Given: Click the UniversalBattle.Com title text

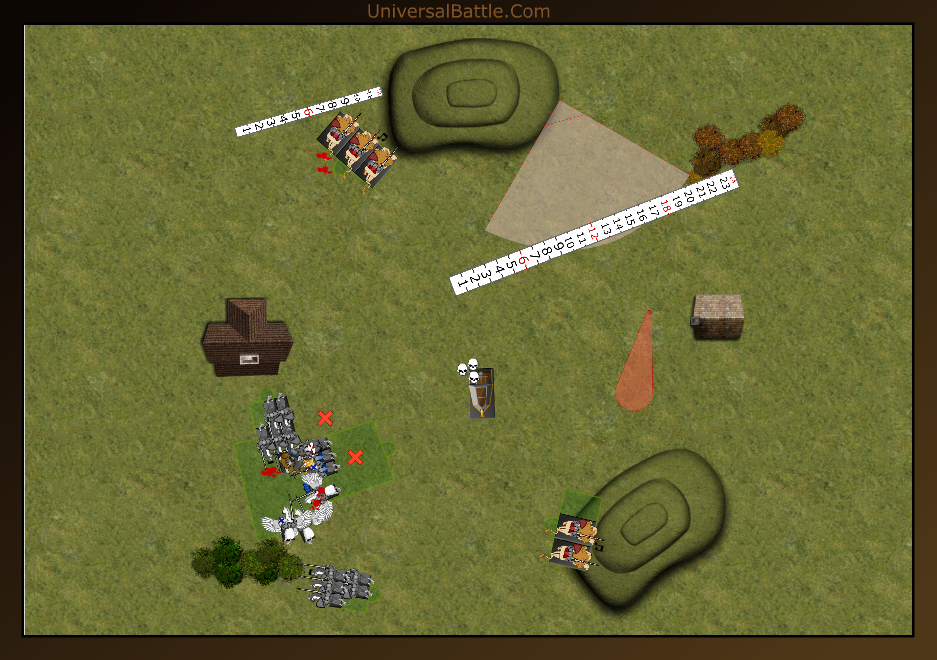Looking at the screenshot, I should click(458, 11).
